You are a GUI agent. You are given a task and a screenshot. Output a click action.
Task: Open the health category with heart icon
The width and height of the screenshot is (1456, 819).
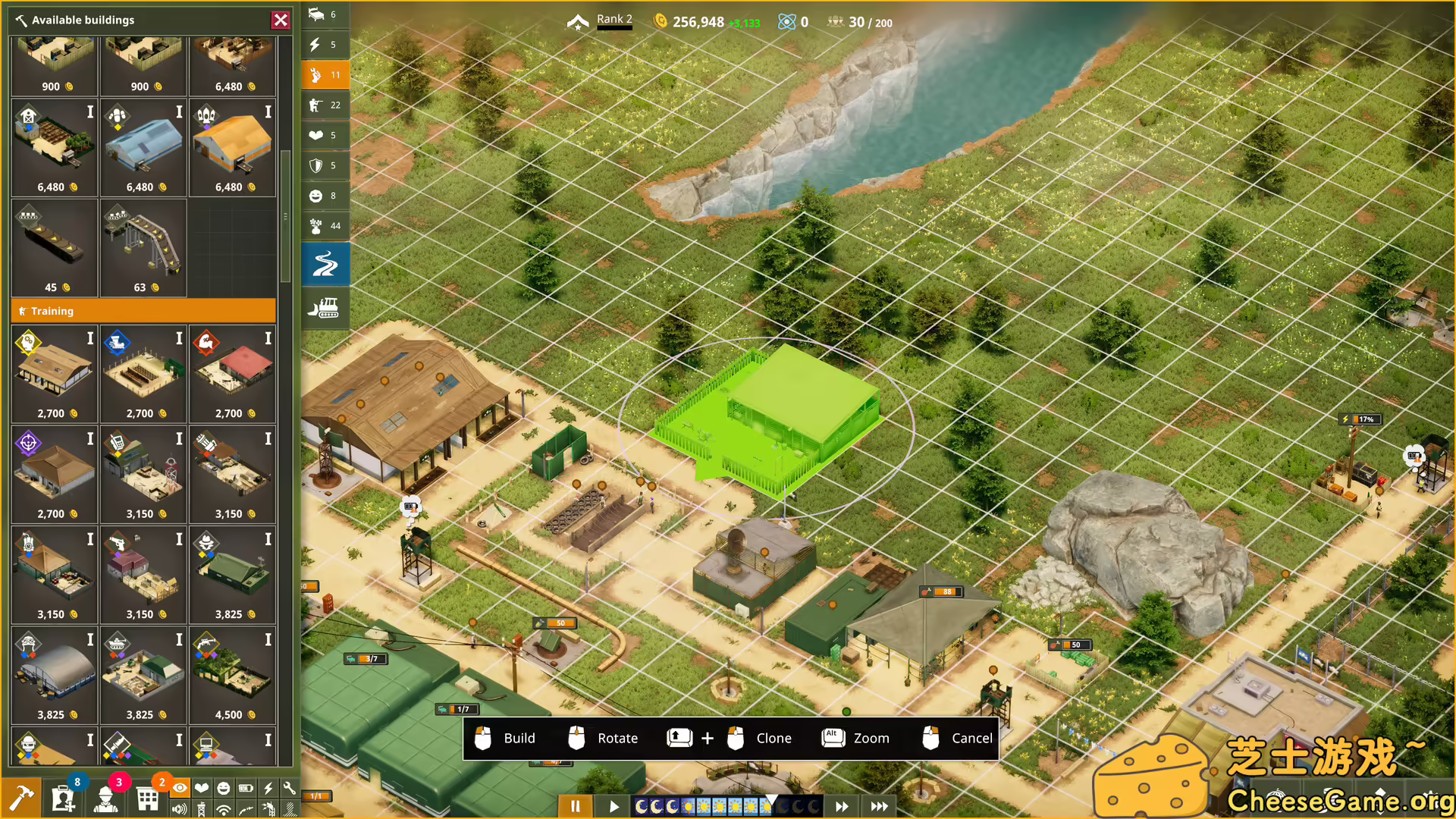tap(325, 136)
